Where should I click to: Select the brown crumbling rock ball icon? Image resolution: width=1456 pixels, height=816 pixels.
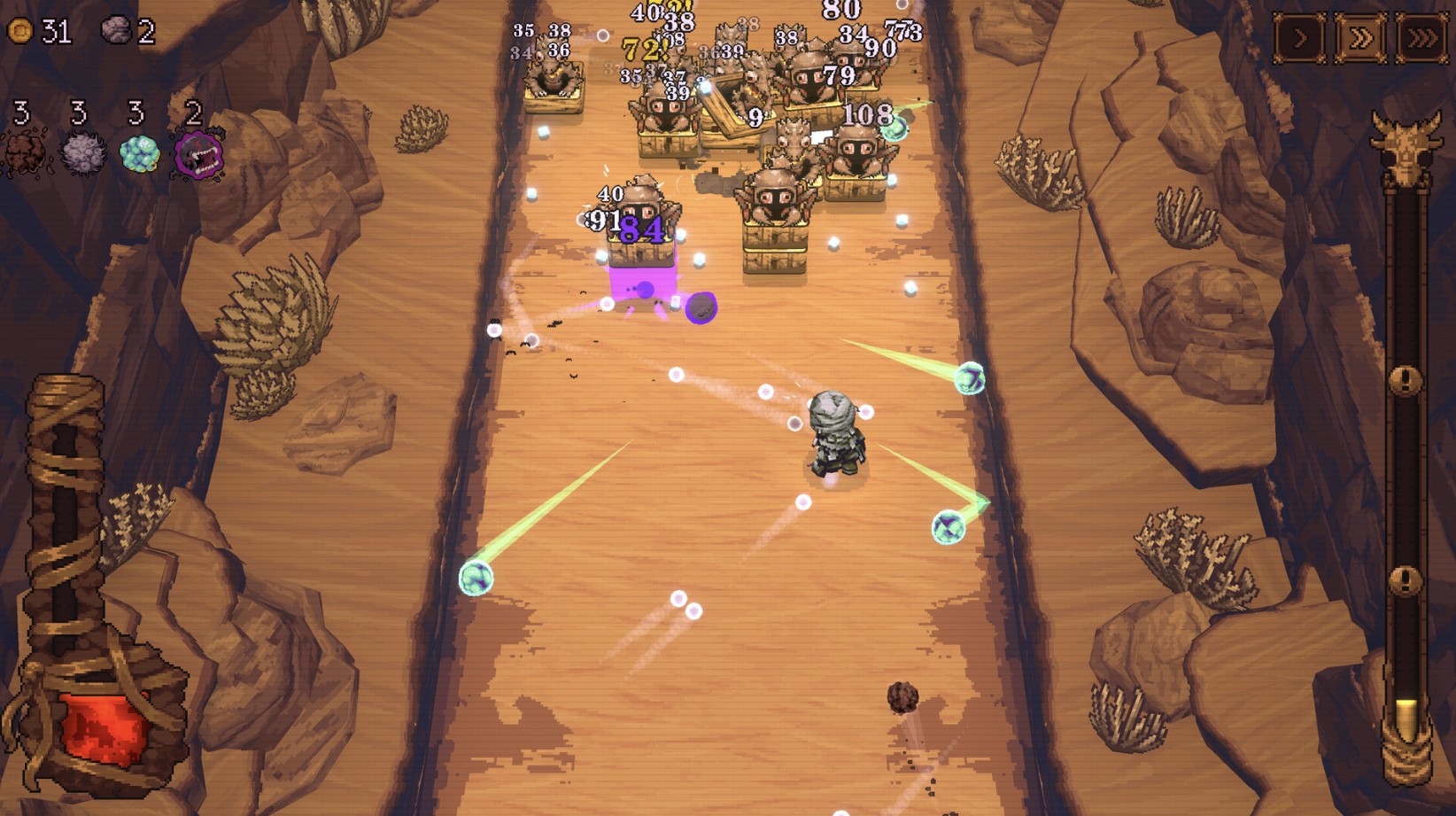pos(25,153)
